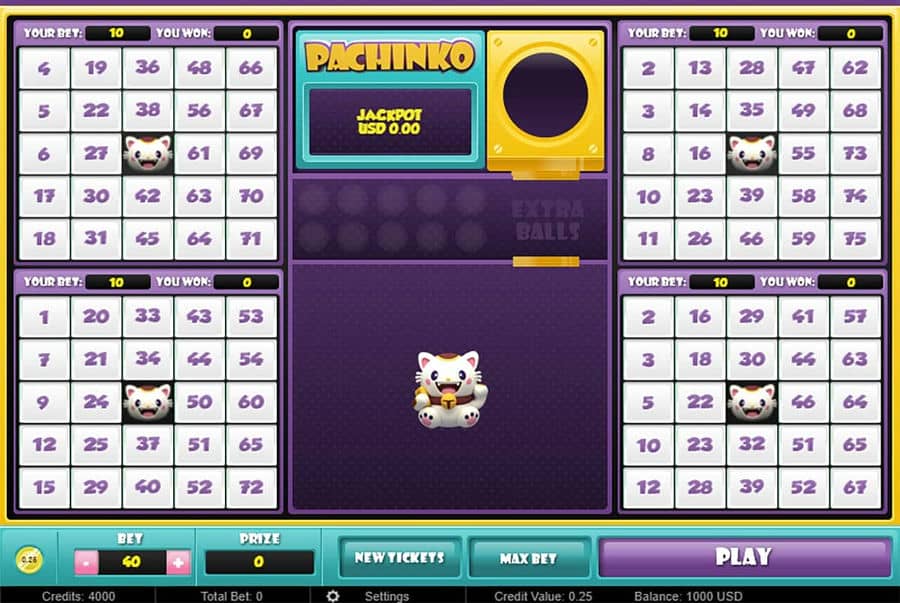Screen dimensions: 900x603
Task: Decrease the bet with the minus button
Action: coord(85,562)
